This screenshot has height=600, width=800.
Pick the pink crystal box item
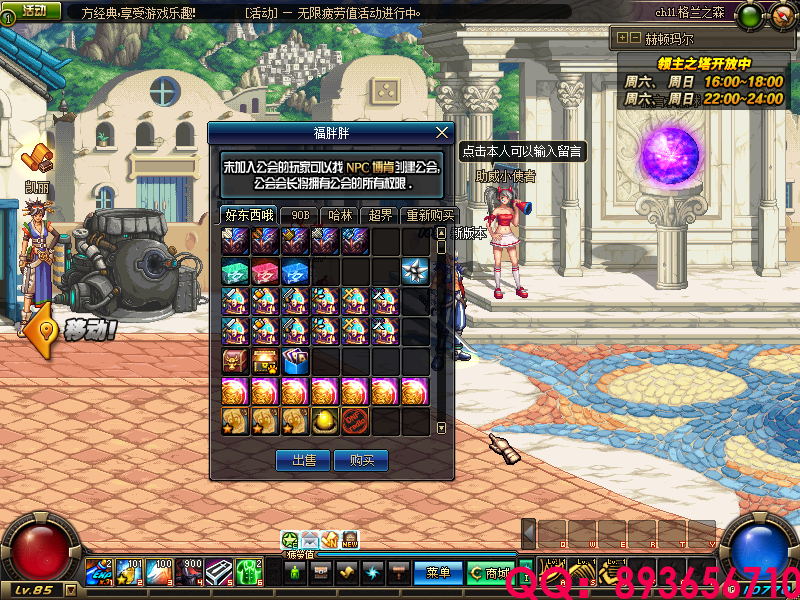[x=266, y=271]
